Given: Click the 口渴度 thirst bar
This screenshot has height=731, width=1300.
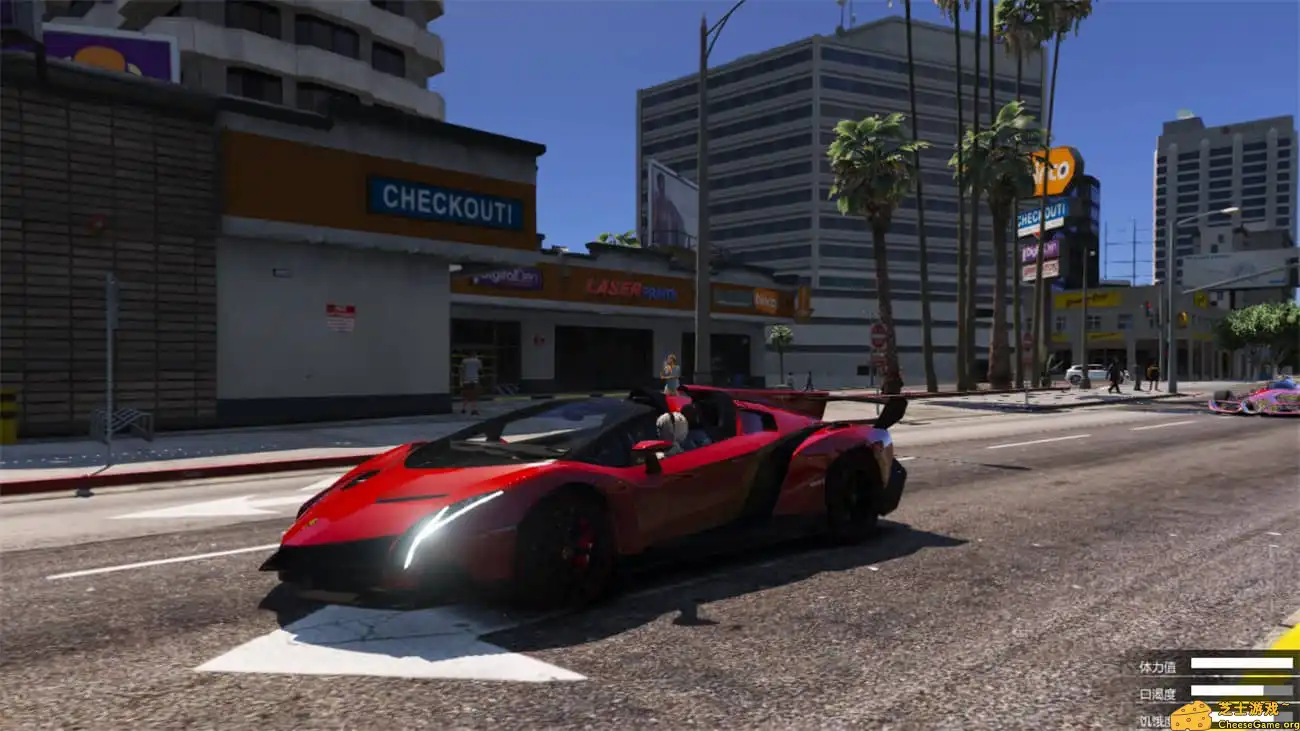Looking at the screenshot, I should [x=1230, y=690].
